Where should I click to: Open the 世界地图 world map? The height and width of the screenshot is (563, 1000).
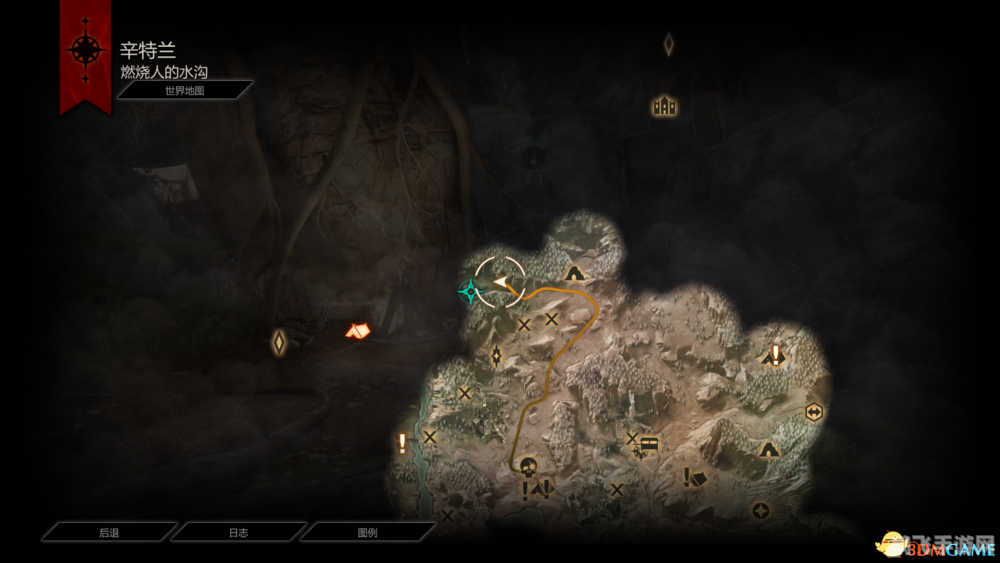point(184,90)
